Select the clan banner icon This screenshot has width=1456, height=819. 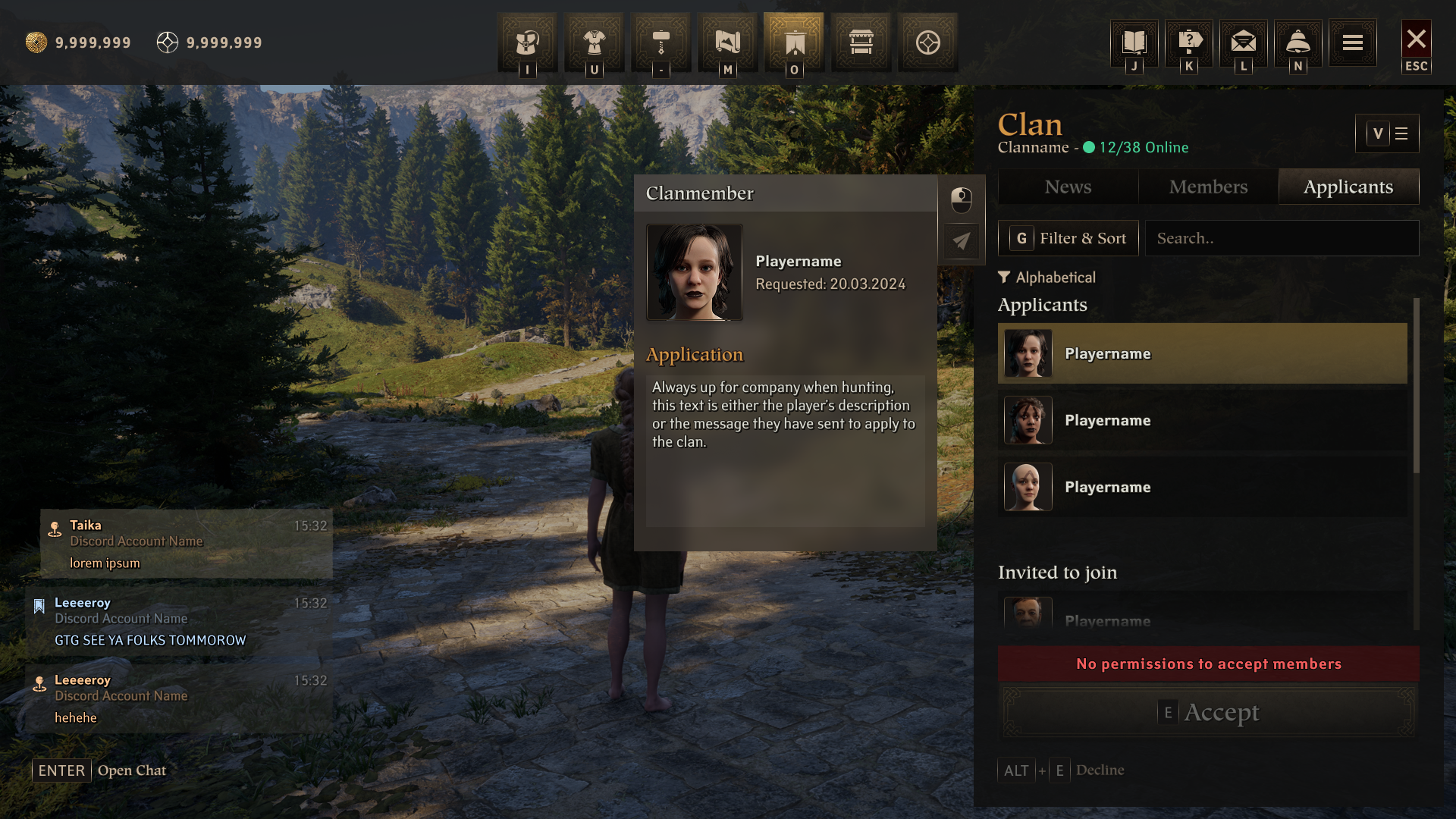(x=794, y=42)
